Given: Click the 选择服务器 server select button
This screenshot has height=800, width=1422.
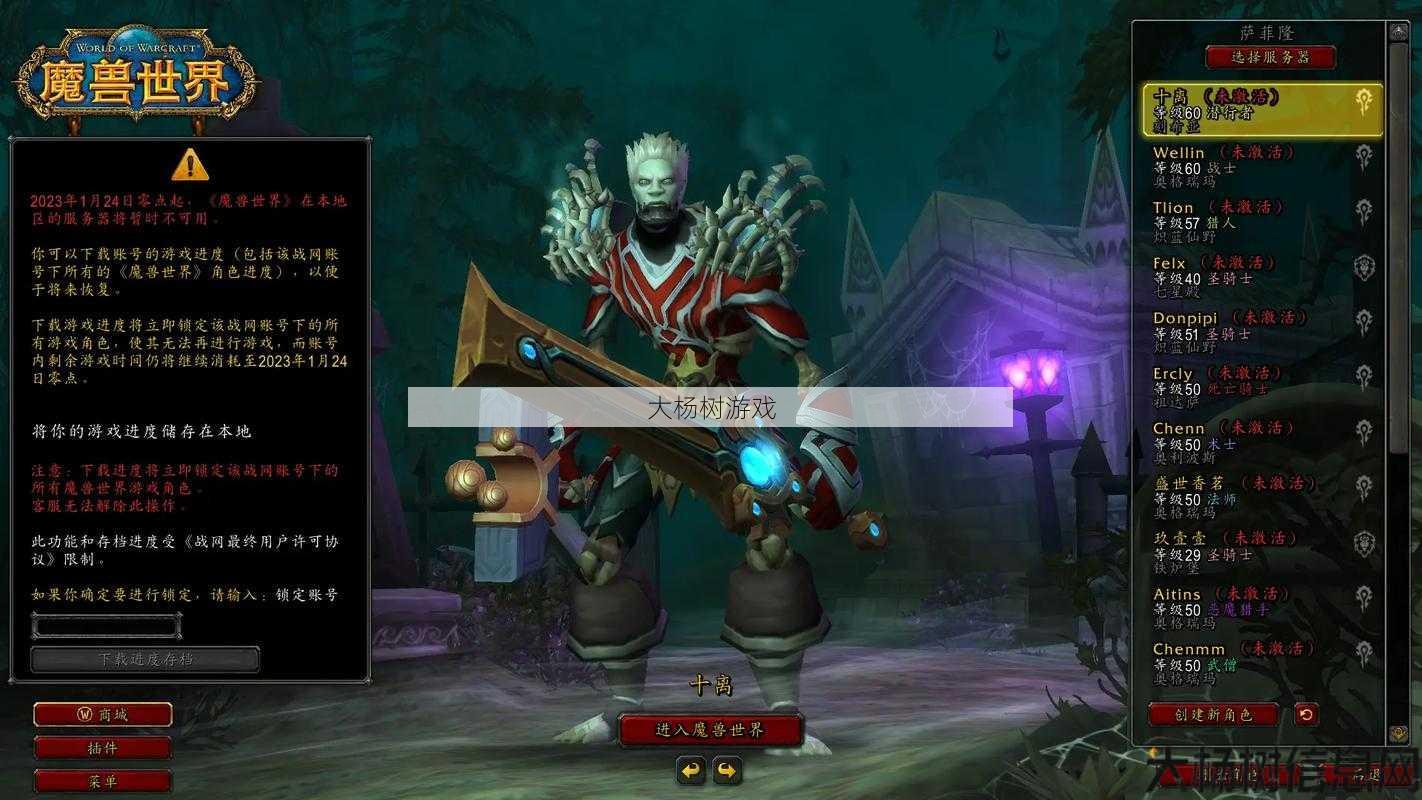Looking at the screenshot, I should [x=1270, y=57].
